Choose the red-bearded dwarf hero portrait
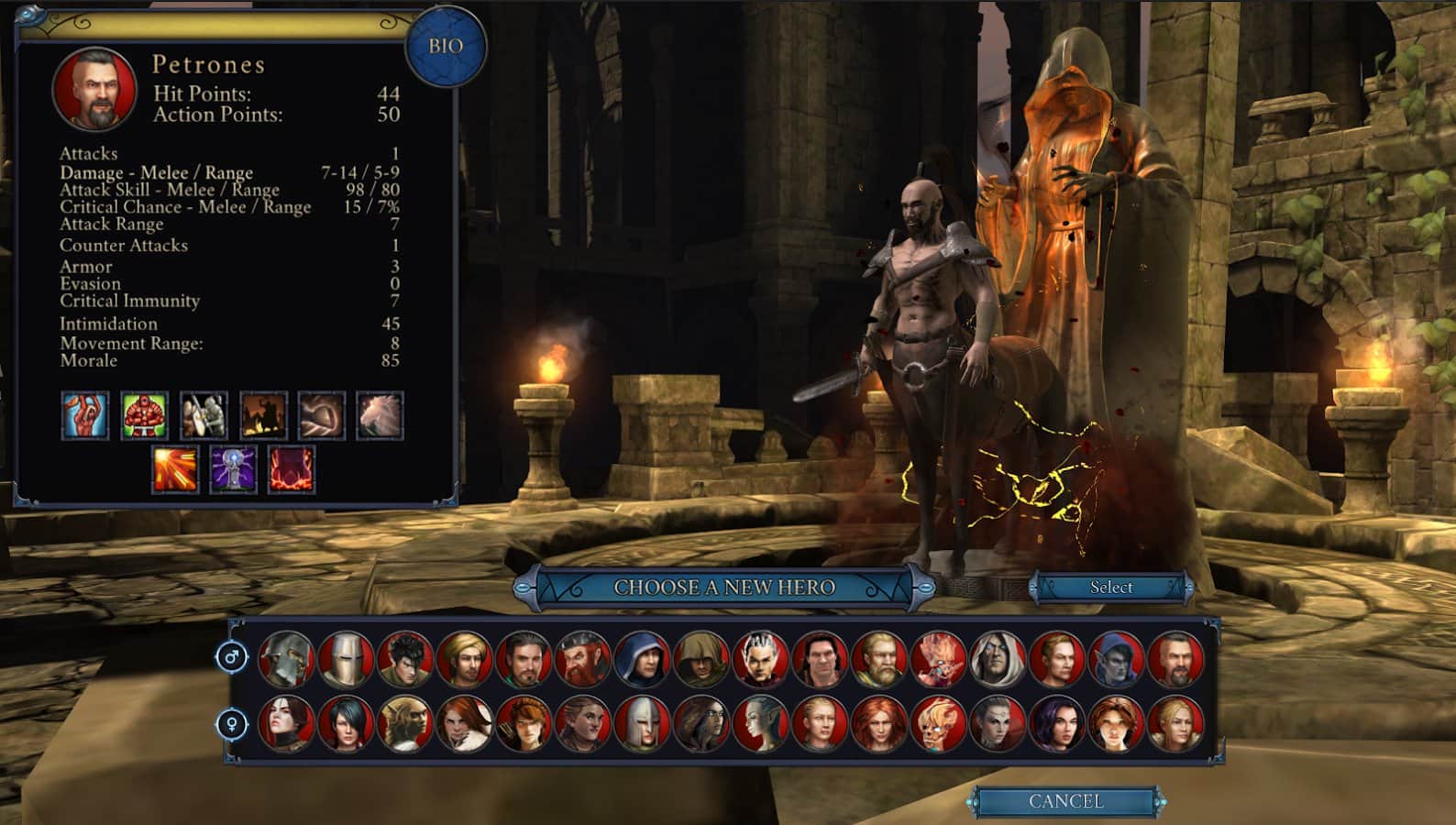Viewport: 1456px width, 825px height. [583, 658]
